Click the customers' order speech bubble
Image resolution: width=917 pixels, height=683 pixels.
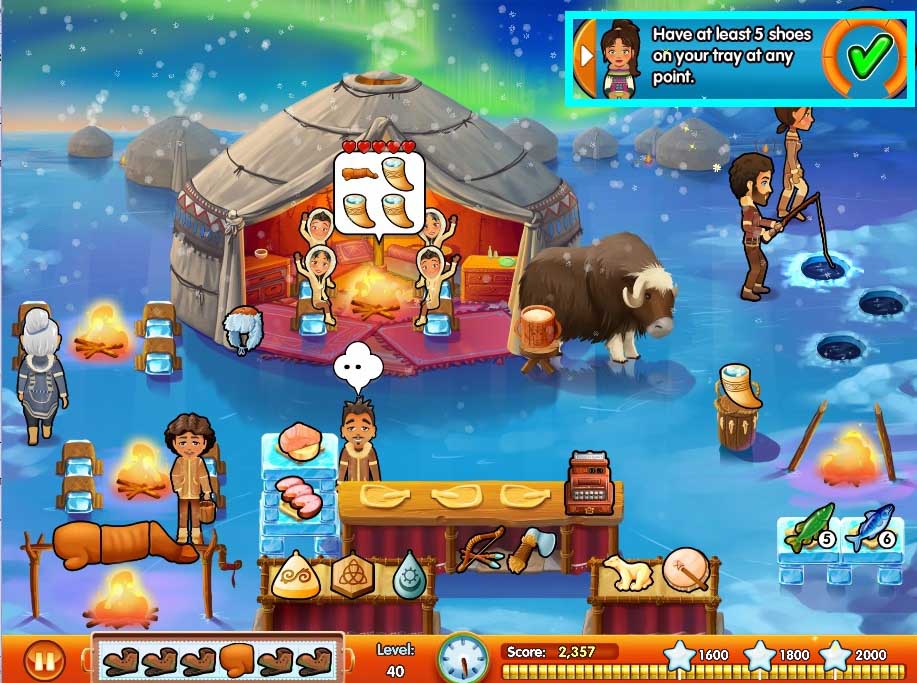tap(379, 193)
